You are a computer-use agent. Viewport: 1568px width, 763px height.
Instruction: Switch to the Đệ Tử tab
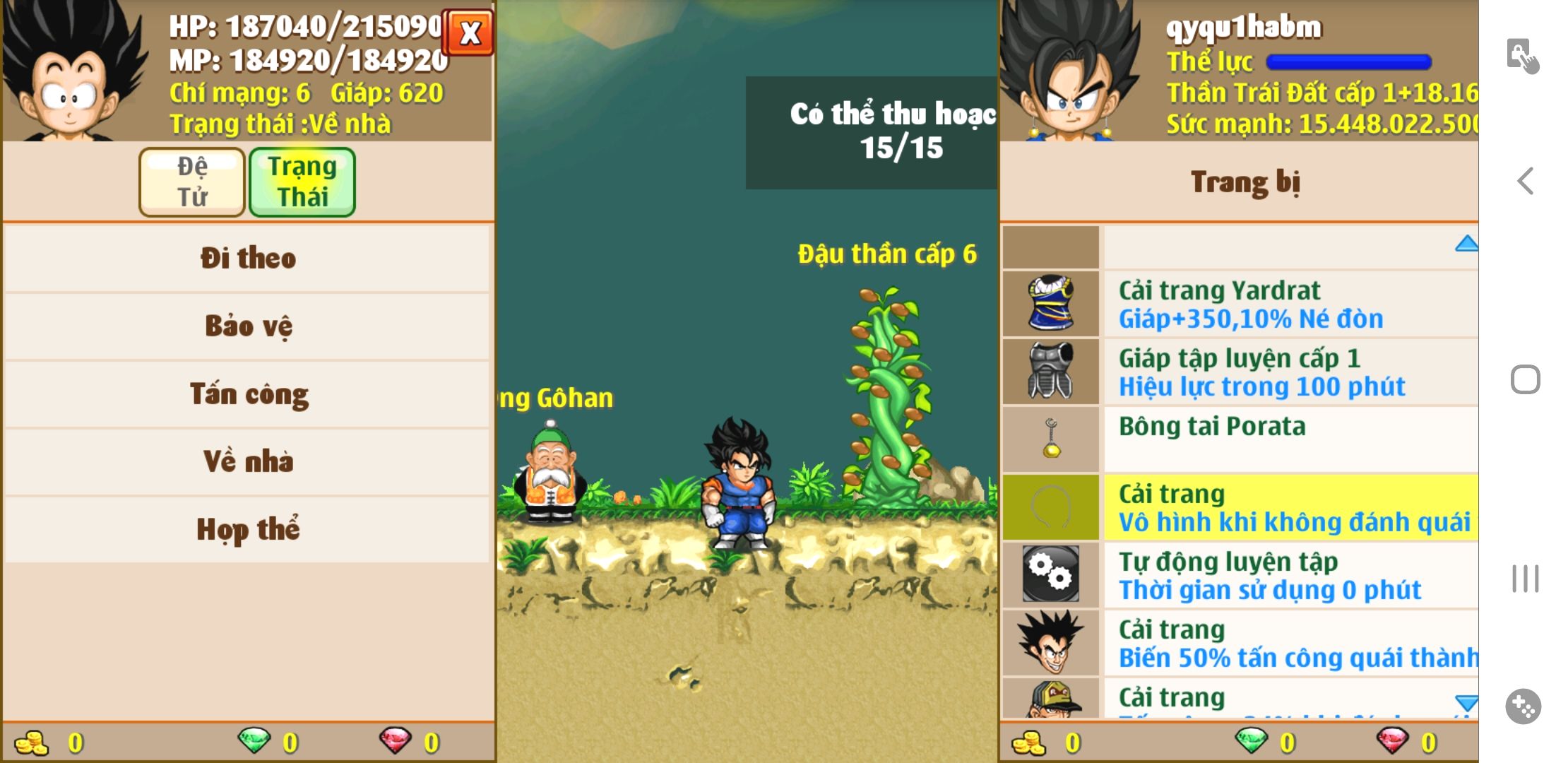tap(192, 182)
